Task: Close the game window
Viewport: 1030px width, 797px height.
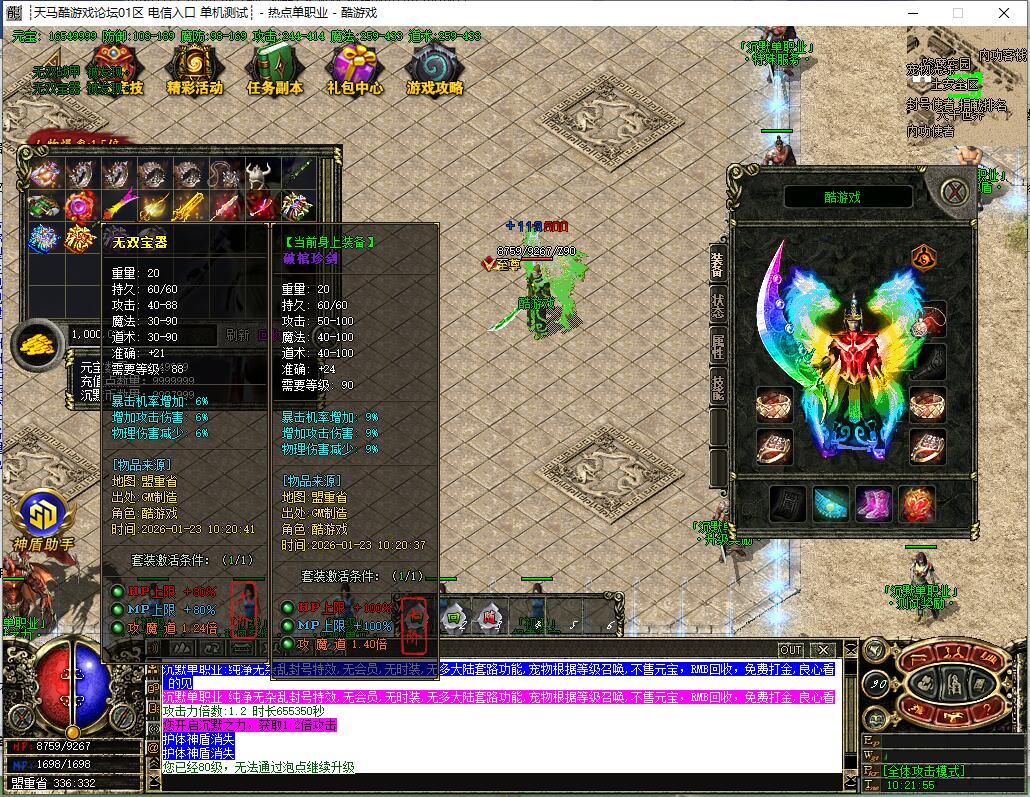Action: 1004,13
